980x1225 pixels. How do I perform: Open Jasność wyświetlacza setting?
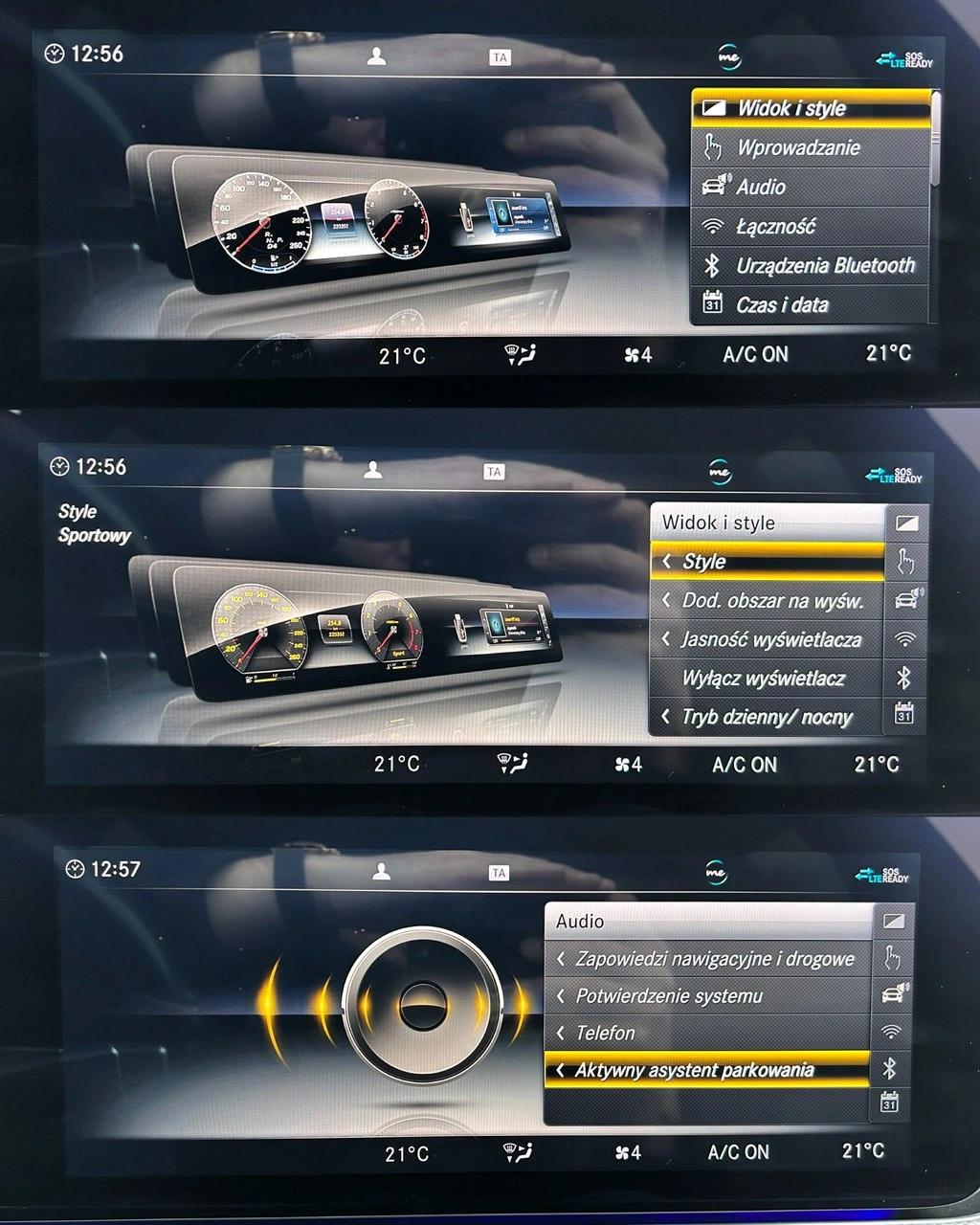click(x=770, y=639)
